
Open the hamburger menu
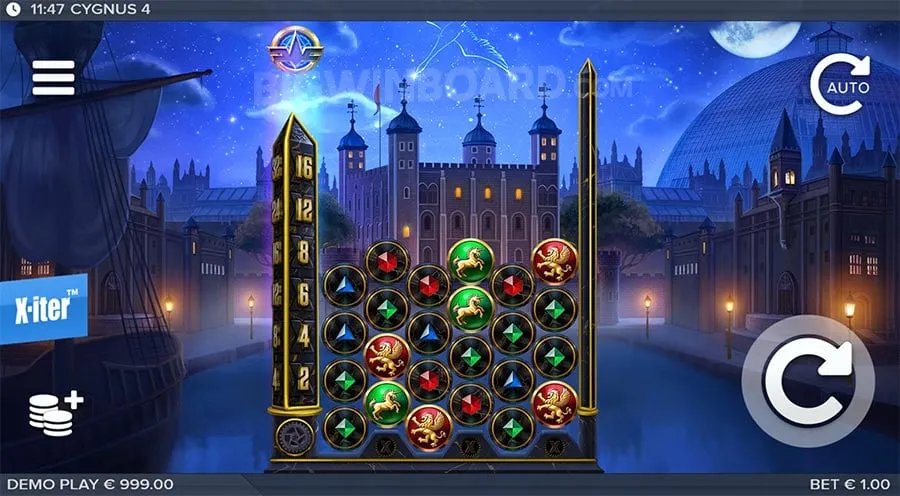[53, 77]
